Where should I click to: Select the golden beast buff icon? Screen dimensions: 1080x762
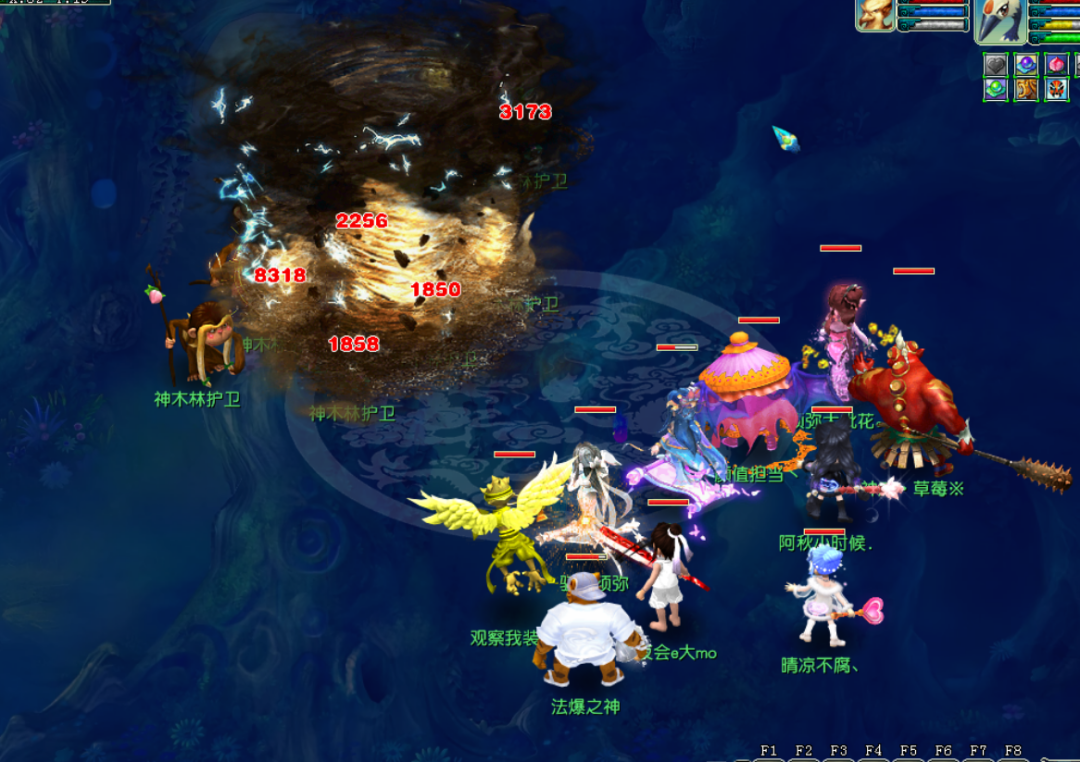click(1026, 90)
